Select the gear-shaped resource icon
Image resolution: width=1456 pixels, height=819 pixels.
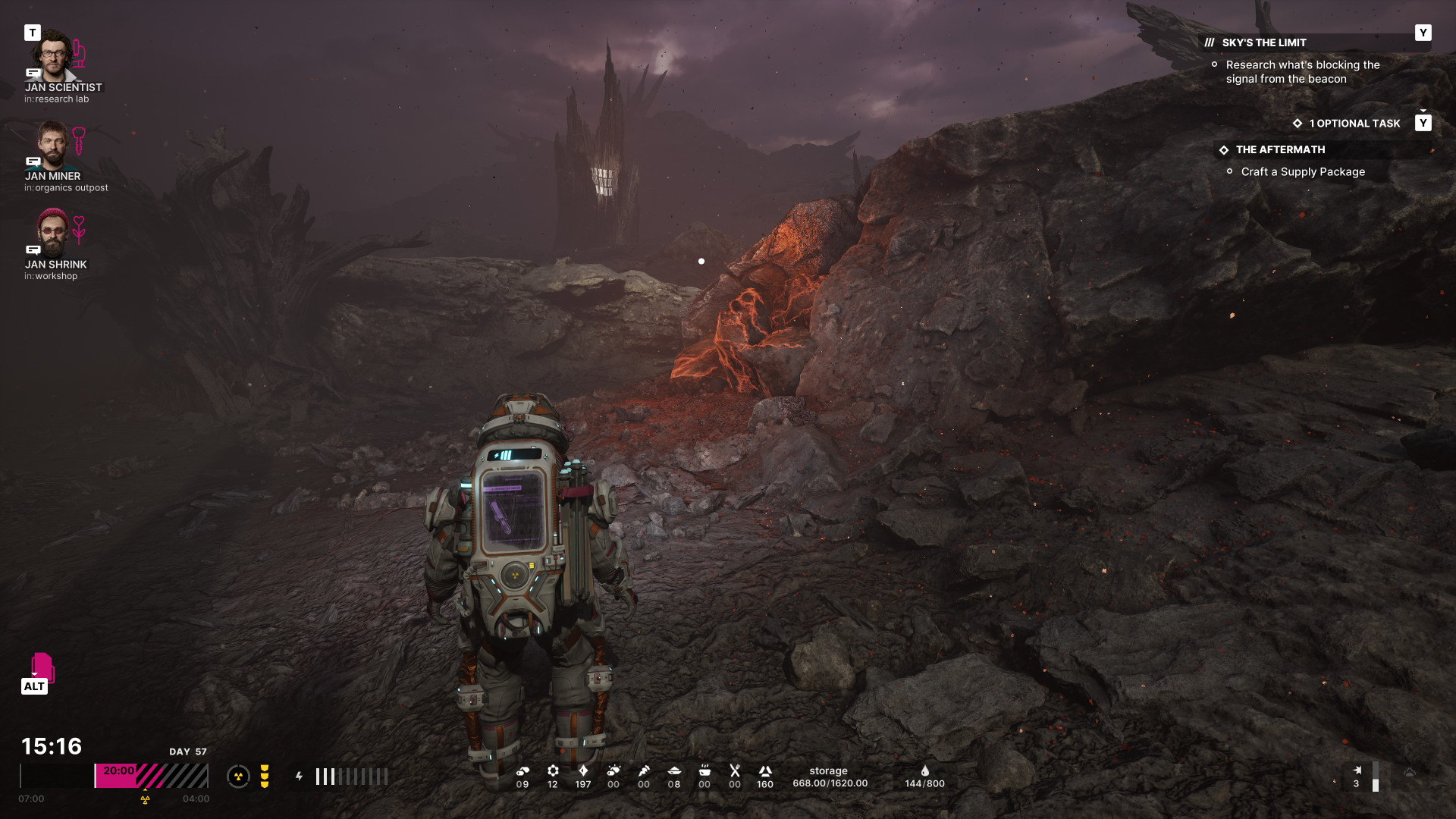(x=553, y=771)
